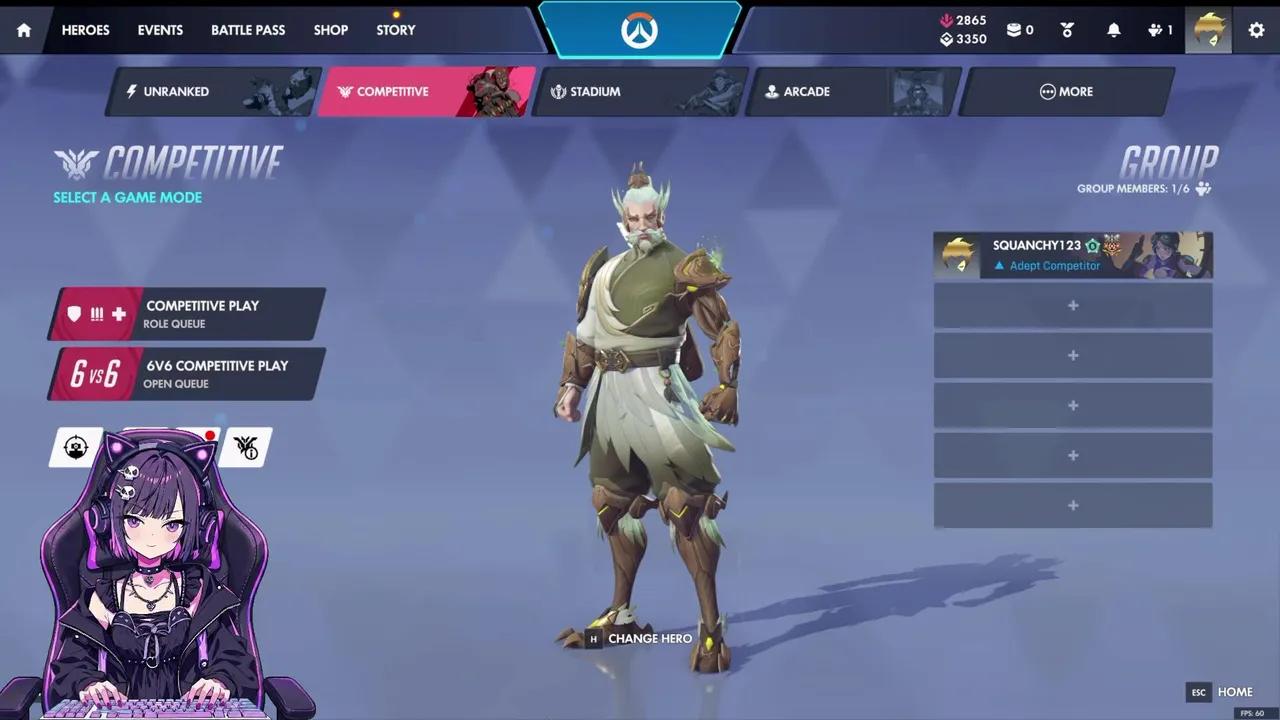The image size is (1280, 720).
Task: Invite a player via the first empty group slot
Action: tap(1072, 305)
